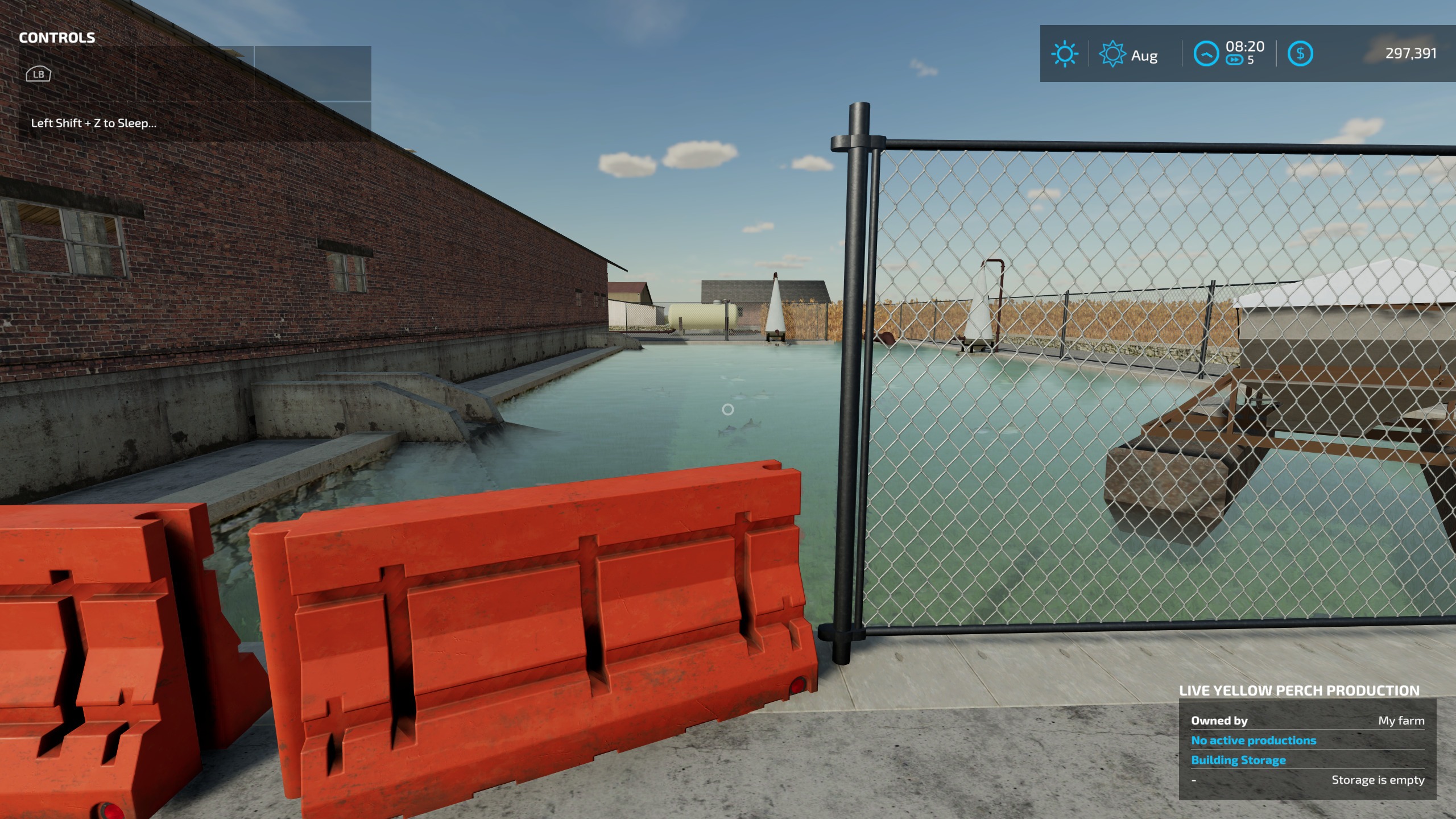This screenshot has width=1456, height=819.
Task: Click the clock icon showing 08:20
Action: click(x=1206, y=53)
